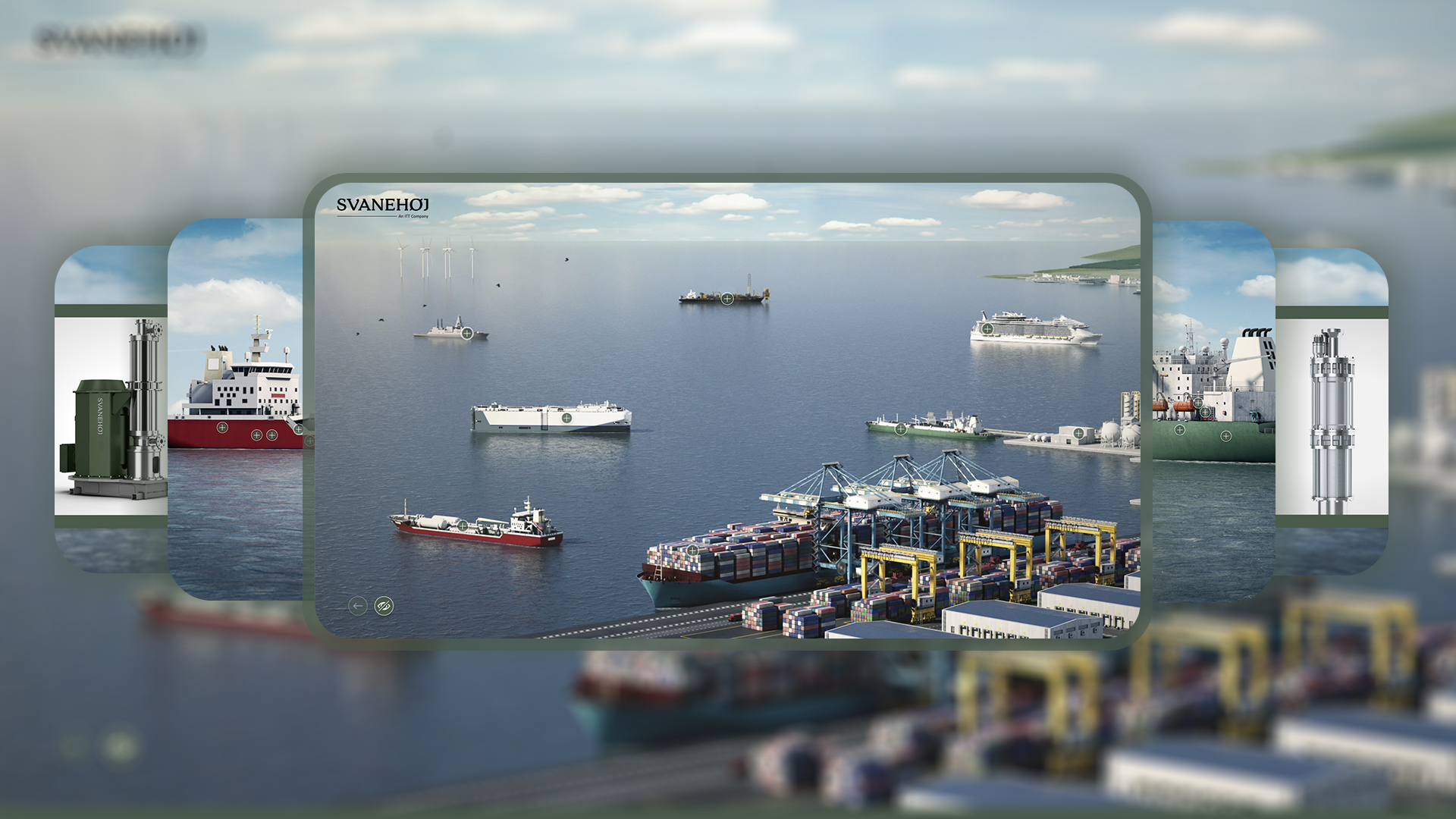Open the marker on the green vessel at right

click(1179, 430)
